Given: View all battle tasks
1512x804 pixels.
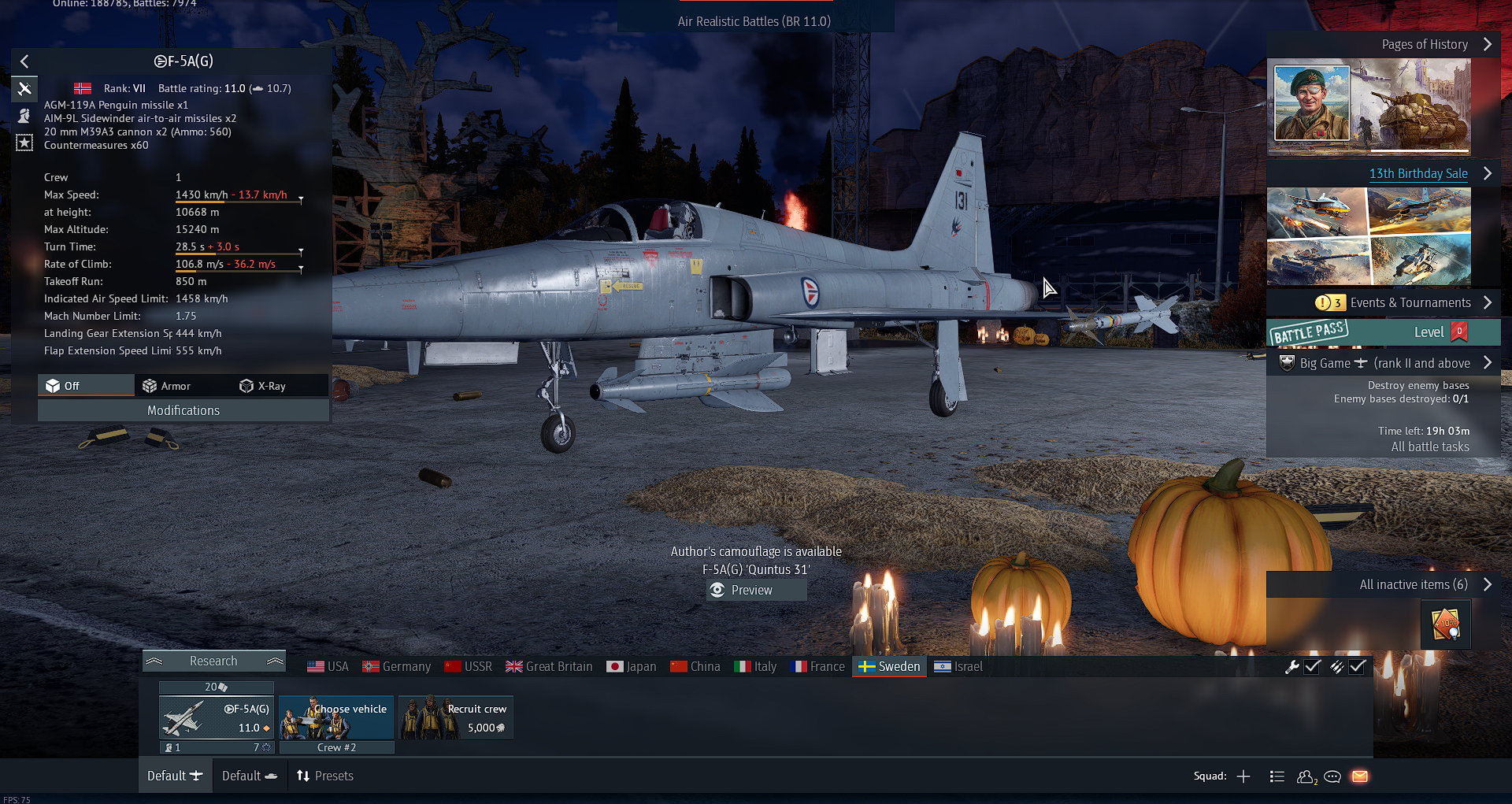Looking at the screenshot, I should 1429,446.
